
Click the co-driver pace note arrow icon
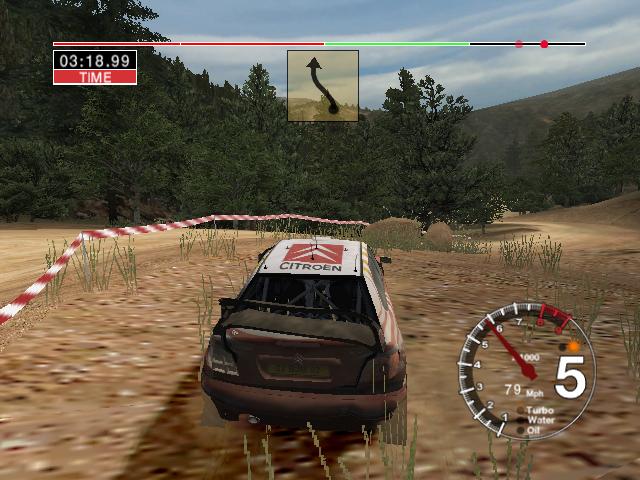click(x=322, y=86)
